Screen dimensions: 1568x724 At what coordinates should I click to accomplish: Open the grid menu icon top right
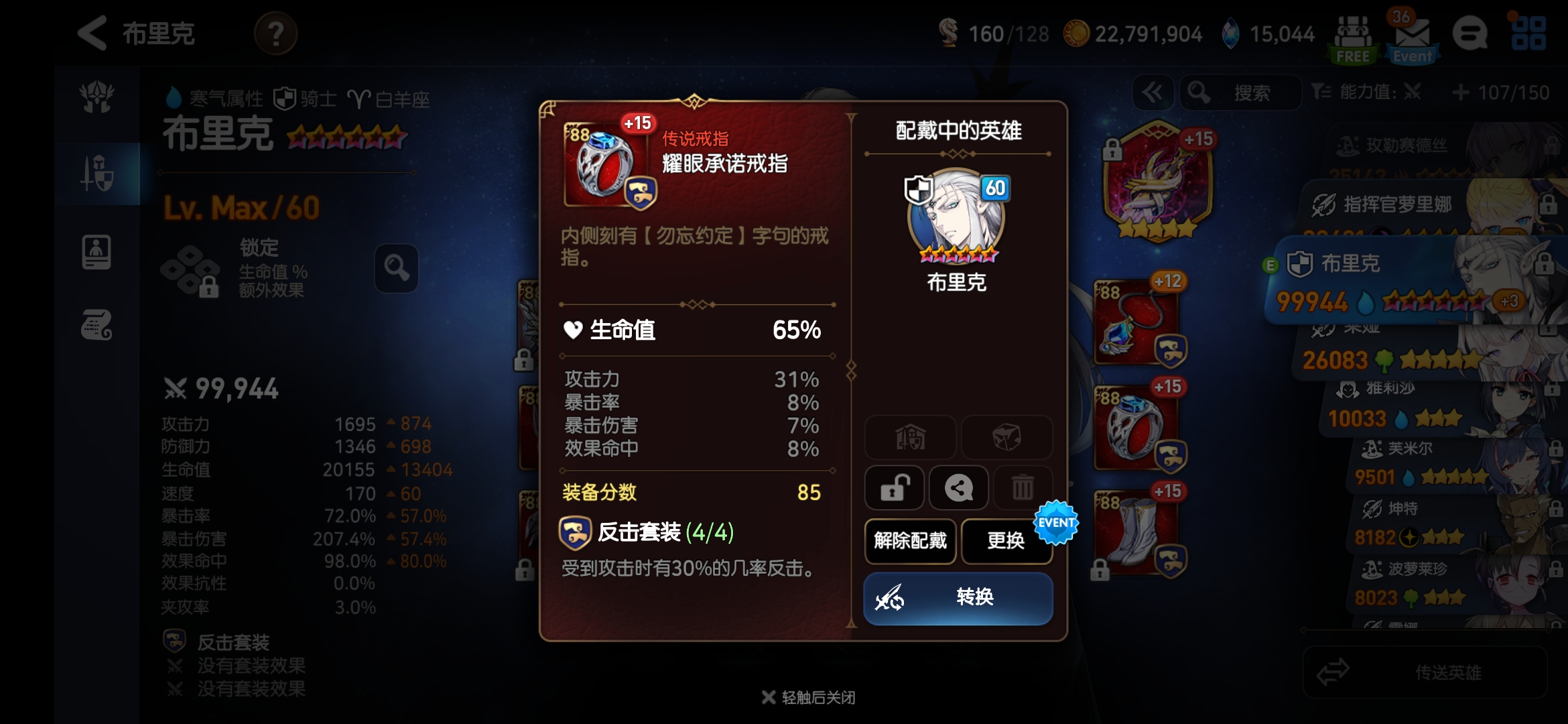click(x=1528, y=34)
